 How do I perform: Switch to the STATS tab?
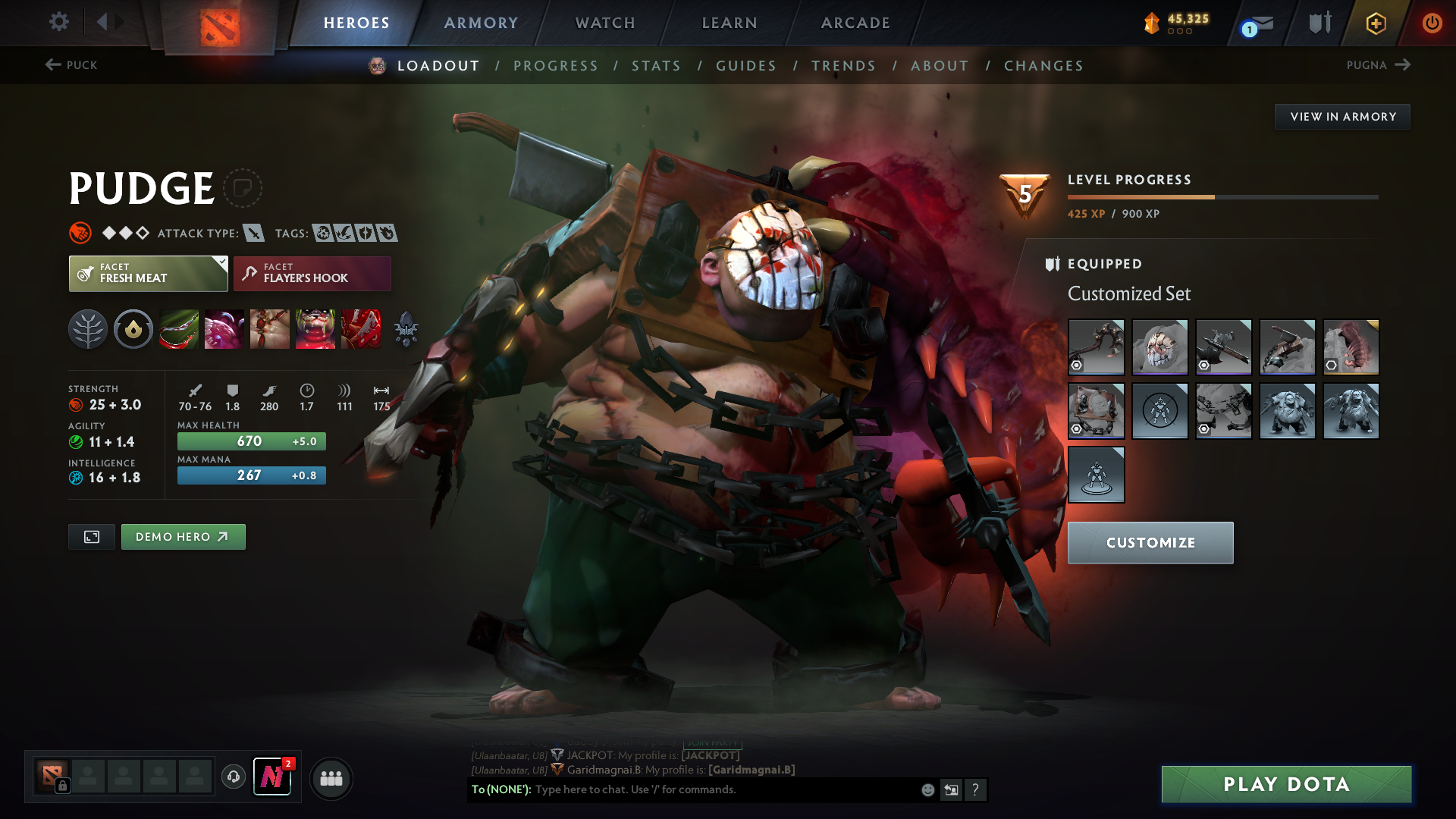(657, 66)
